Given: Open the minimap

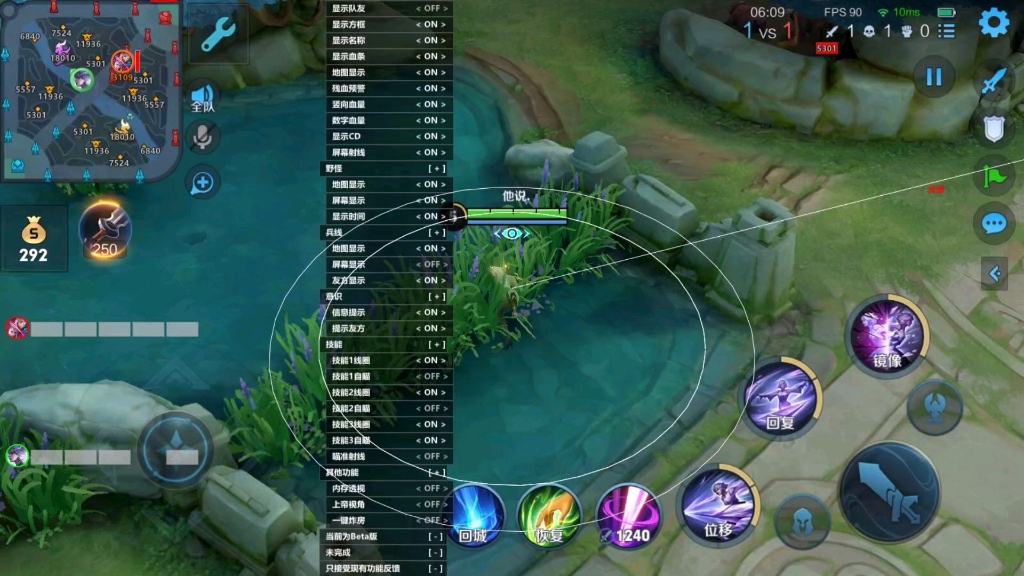Looking at the screenshot, I should pyautogui.click(x=90, y=90).
